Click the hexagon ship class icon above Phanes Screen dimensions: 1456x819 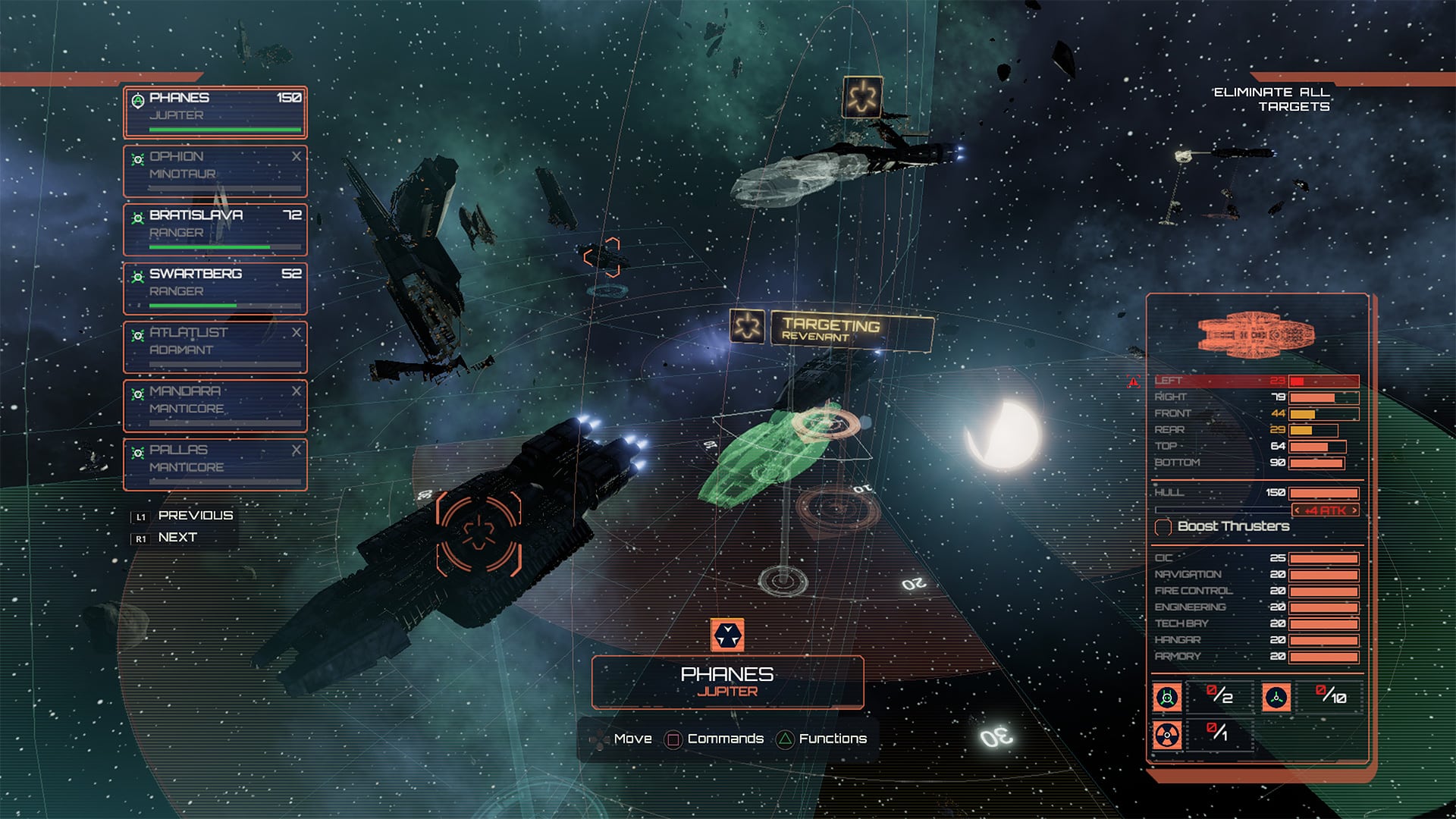727,635
